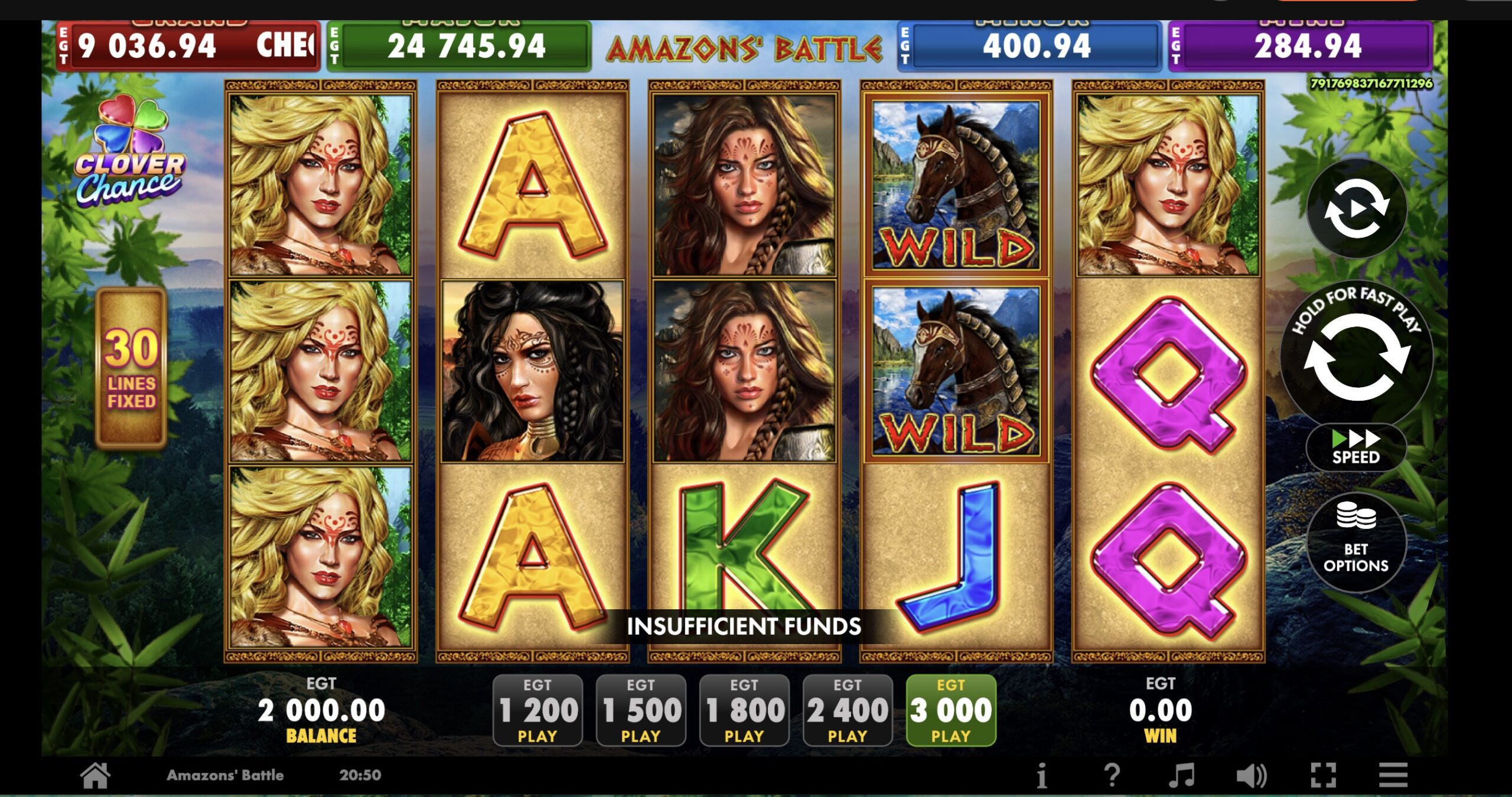Screen dimensions: 1512x797
Task: Select the 1 200 play bet button
Action: (x=537, y=710)
